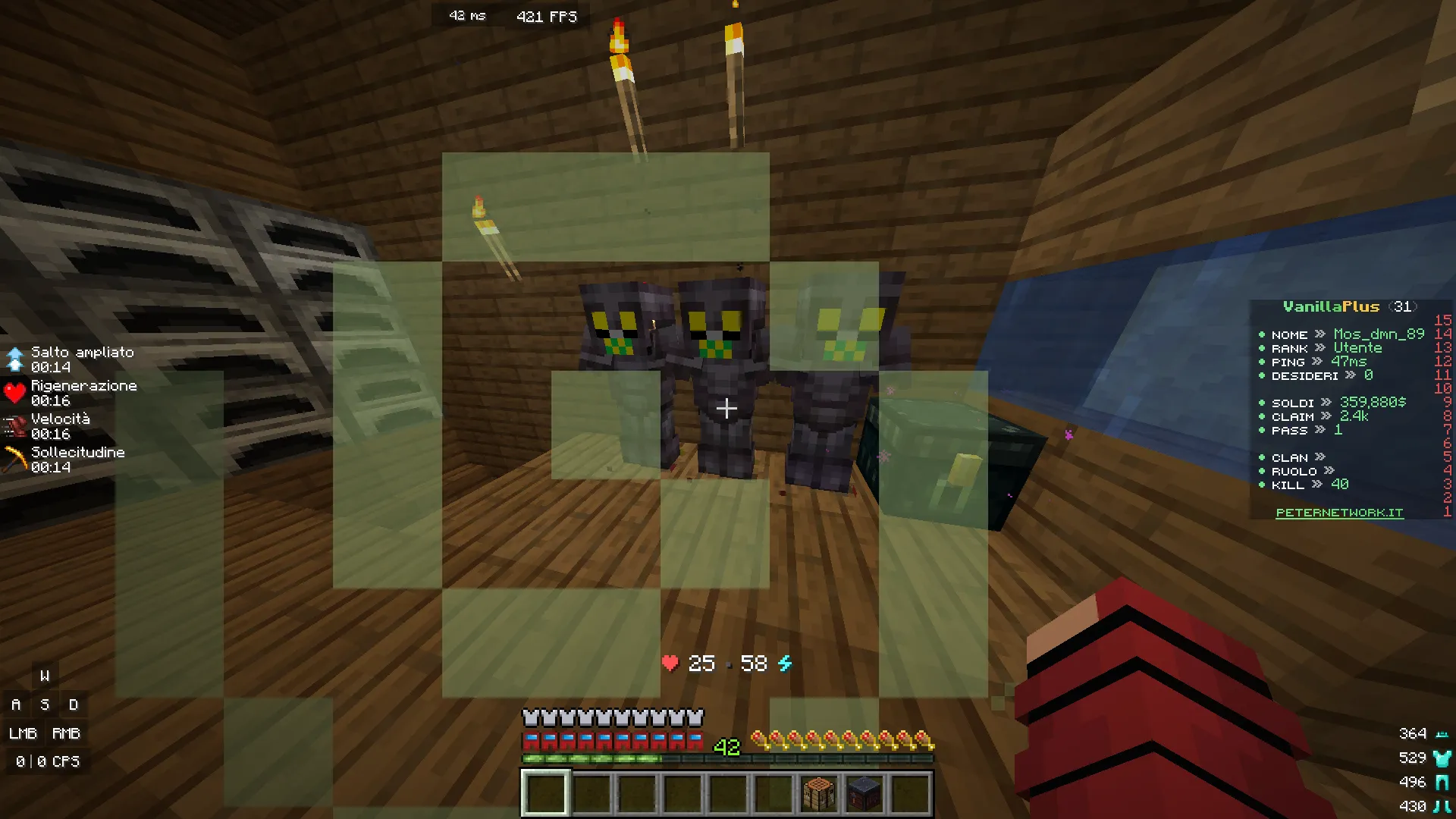Click the 421 FPS counter at the top
Viewport: 1456px width, 819px height.
click(x=545, y=16)
